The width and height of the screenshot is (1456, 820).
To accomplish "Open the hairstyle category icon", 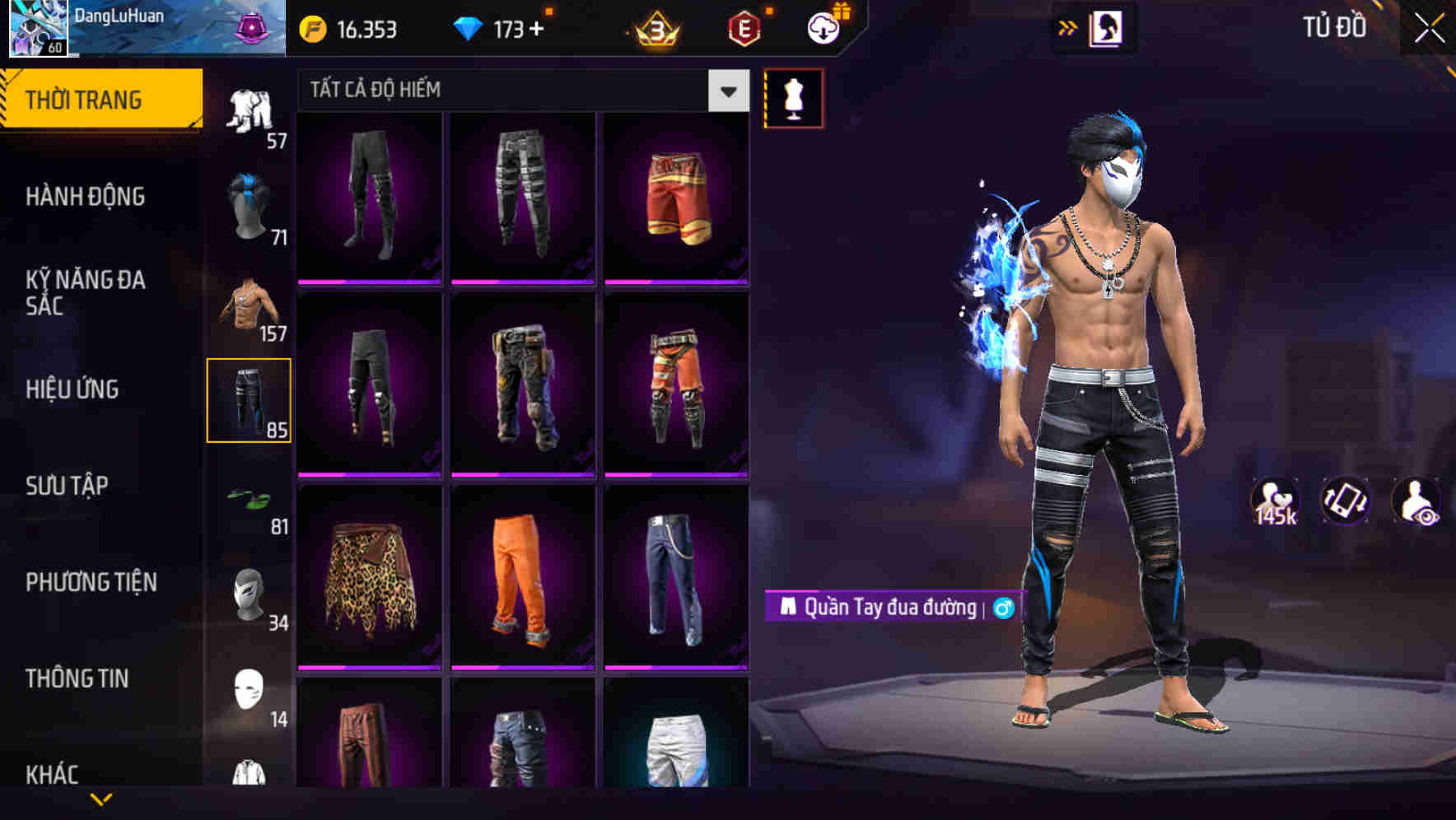I will click(250, 202).
